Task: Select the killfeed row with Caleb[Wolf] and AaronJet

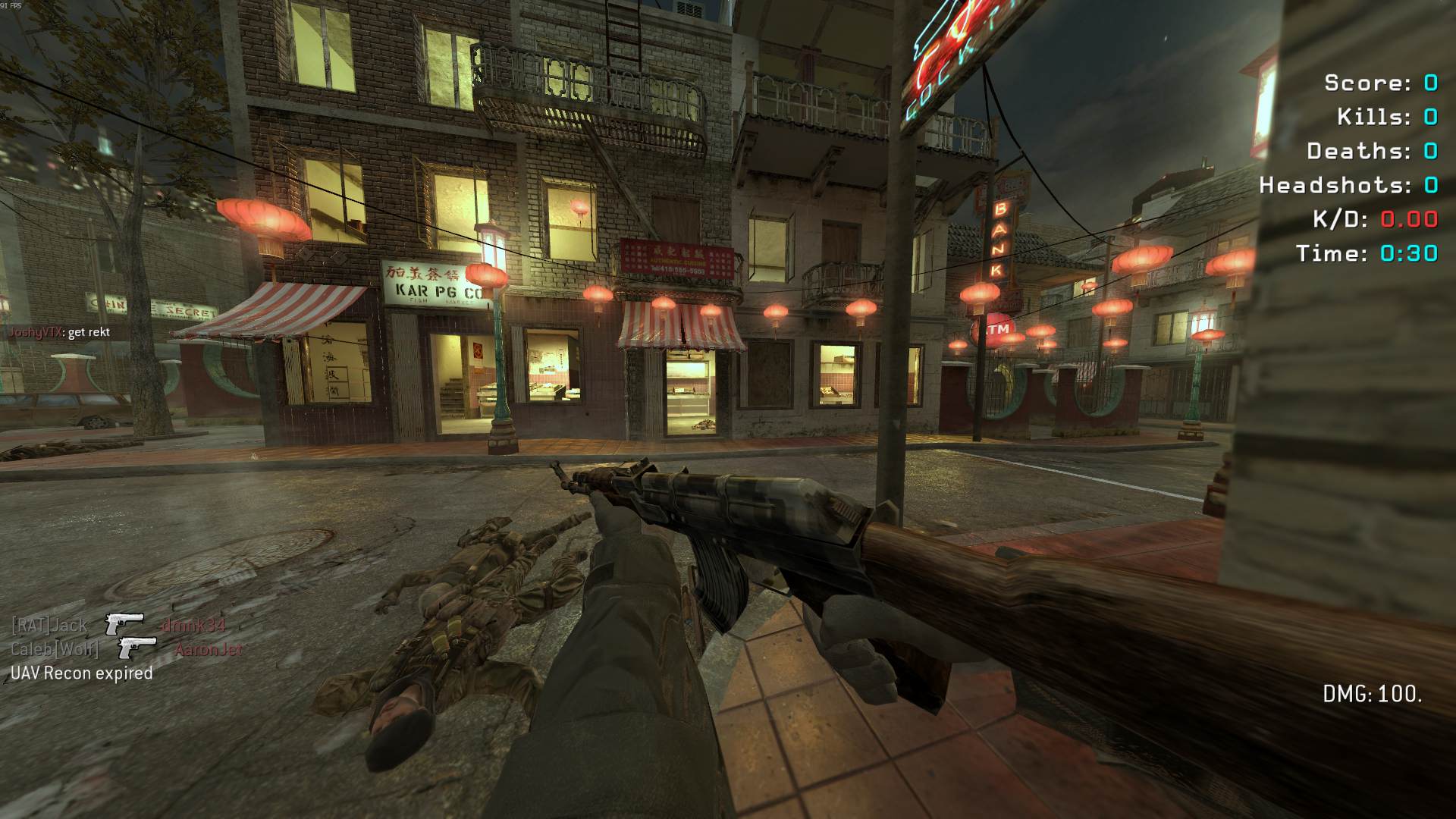Action: [x=127, y=649]
